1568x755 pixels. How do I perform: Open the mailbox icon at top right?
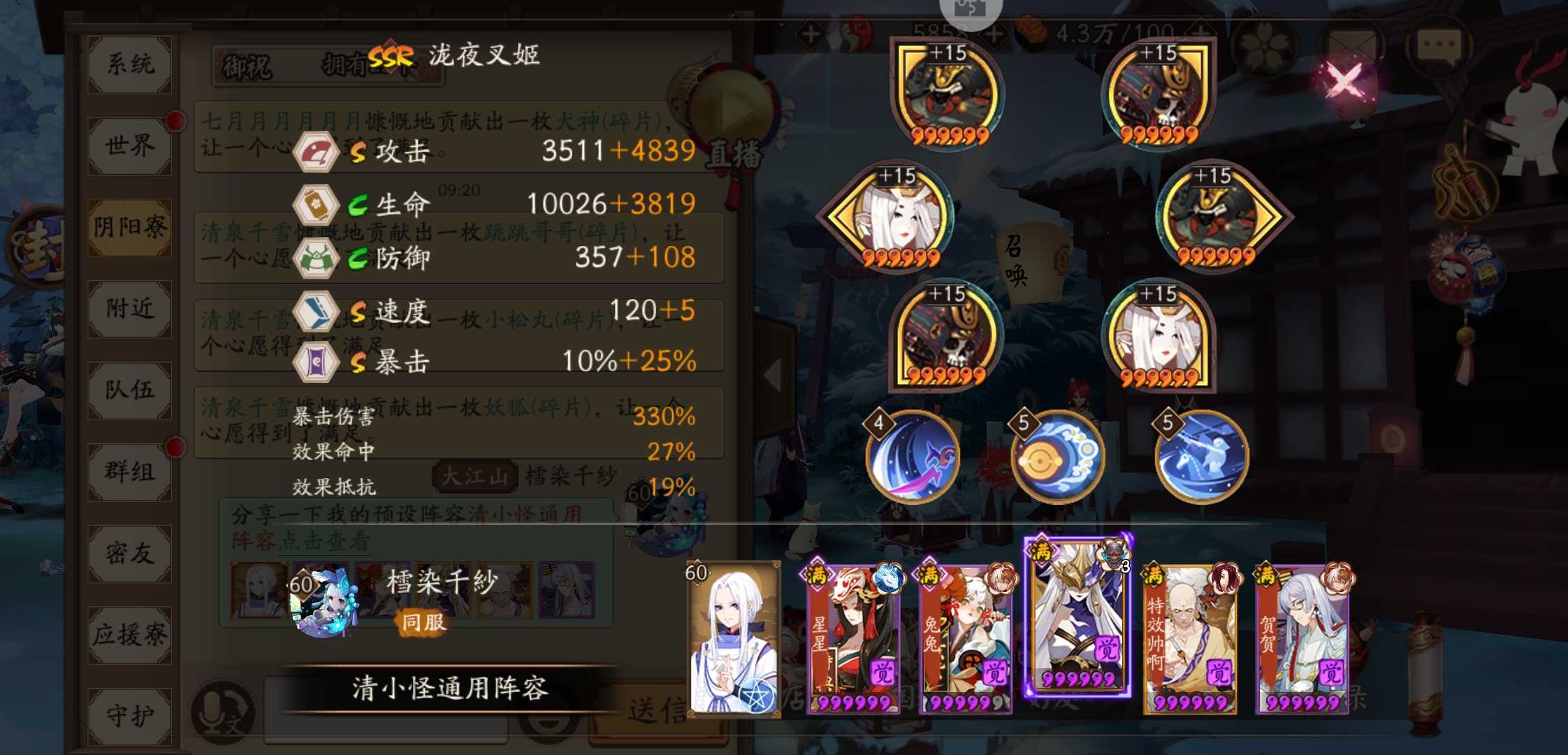click(1351, 45)
